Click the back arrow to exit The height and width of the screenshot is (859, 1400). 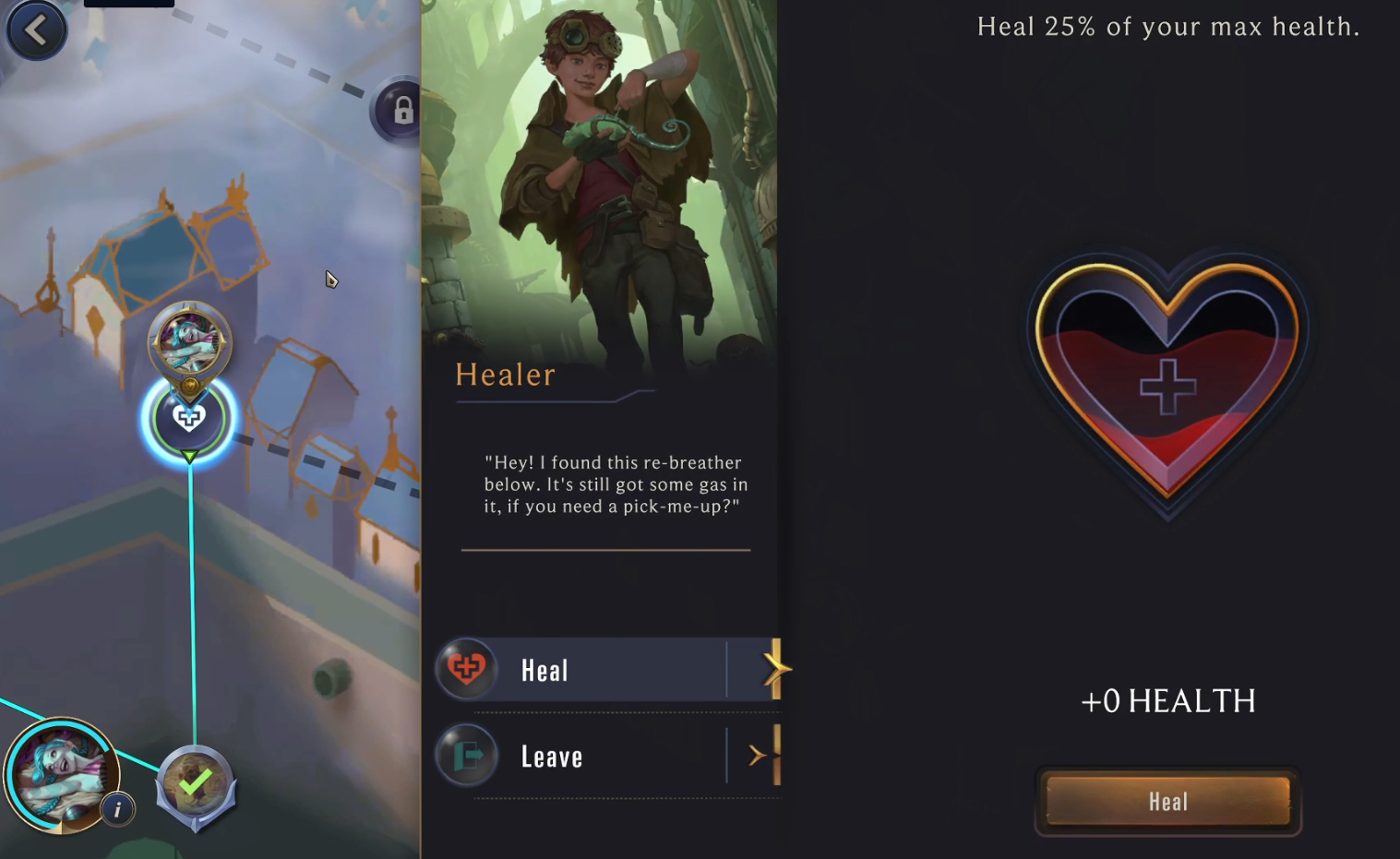(36, 29)
